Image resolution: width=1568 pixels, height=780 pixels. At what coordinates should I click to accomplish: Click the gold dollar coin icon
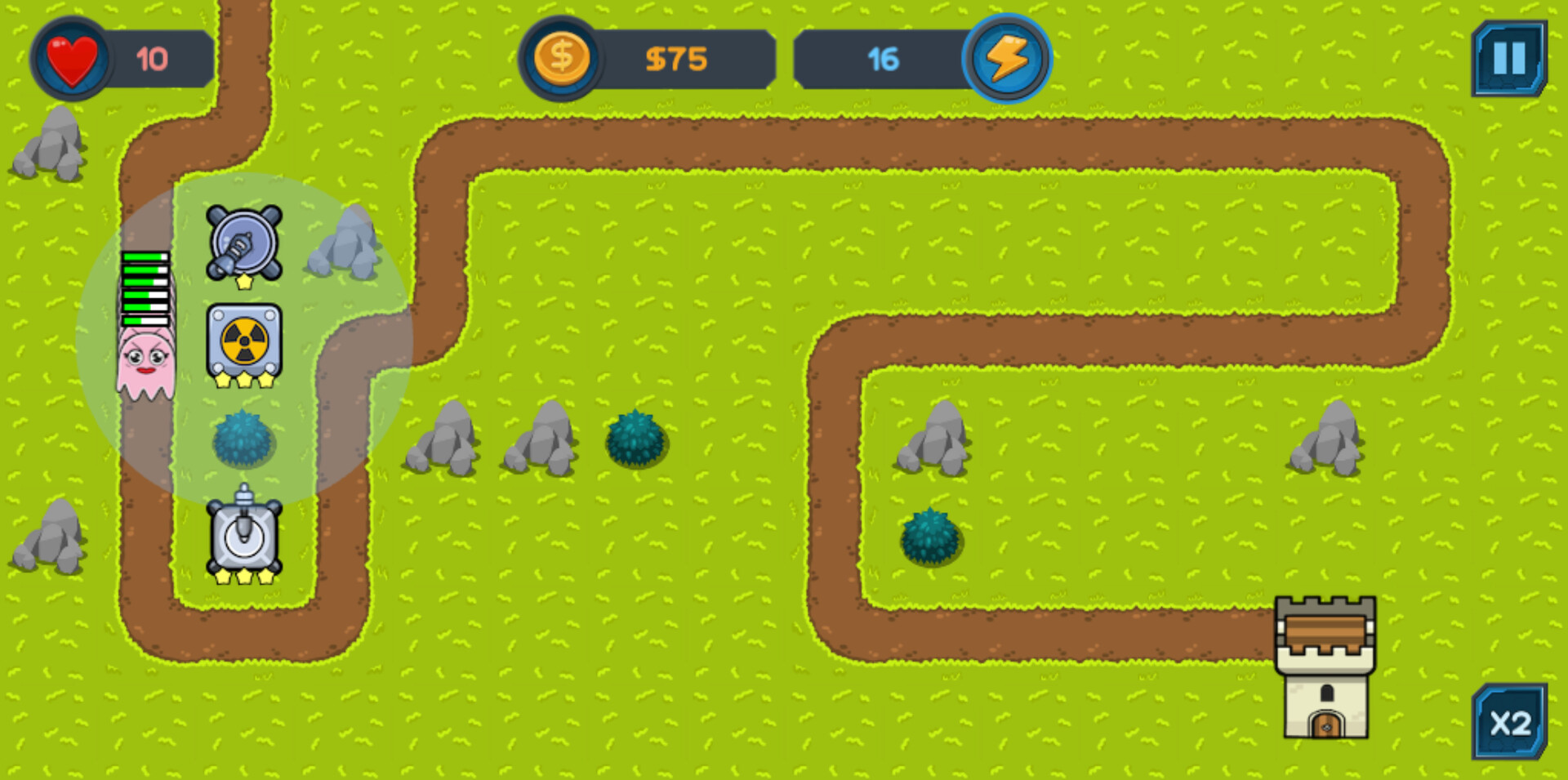pos(560,57)
